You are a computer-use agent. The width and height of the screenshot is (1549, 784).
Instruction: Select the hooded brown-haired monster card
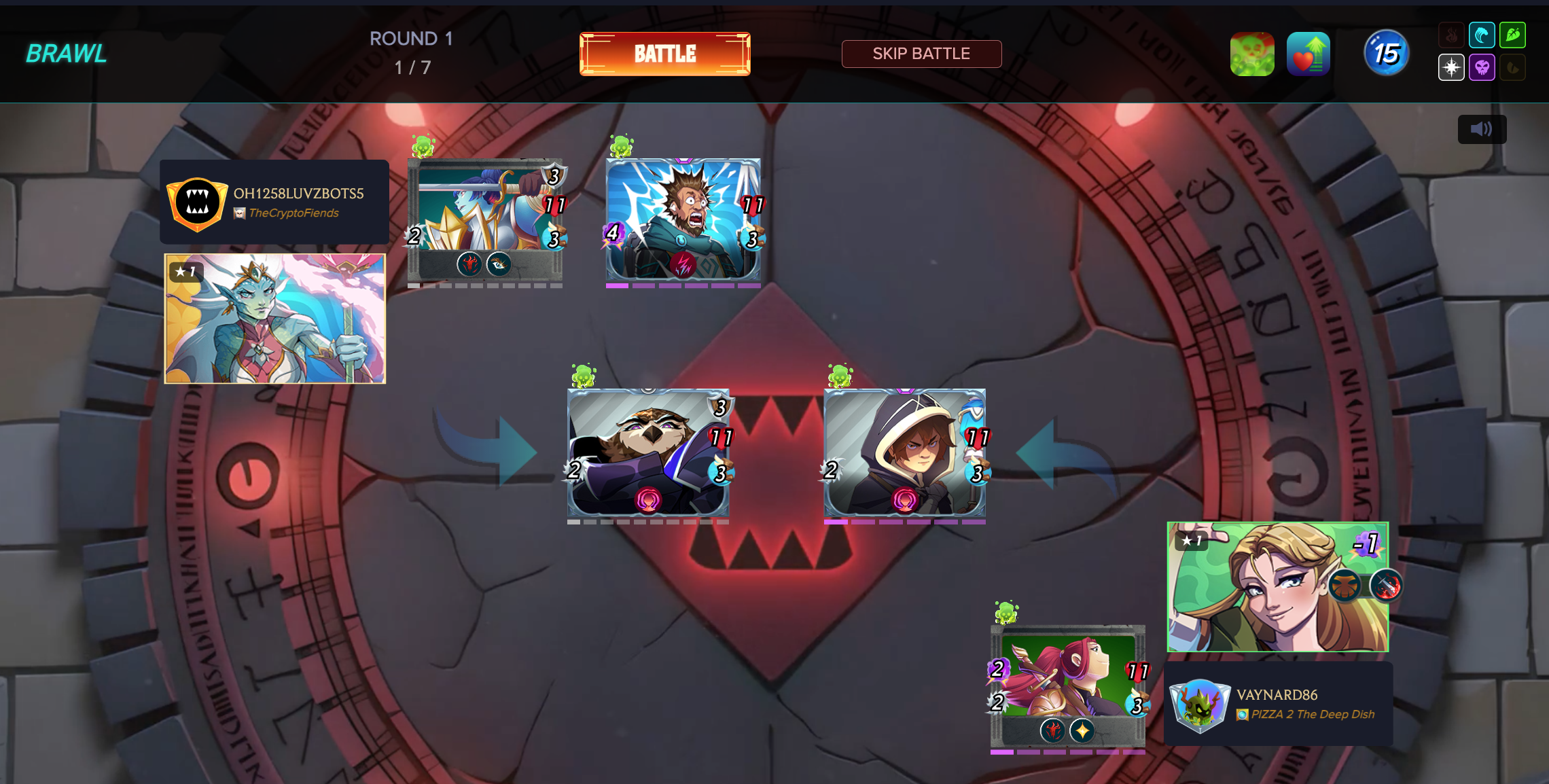tap(904, 452)
